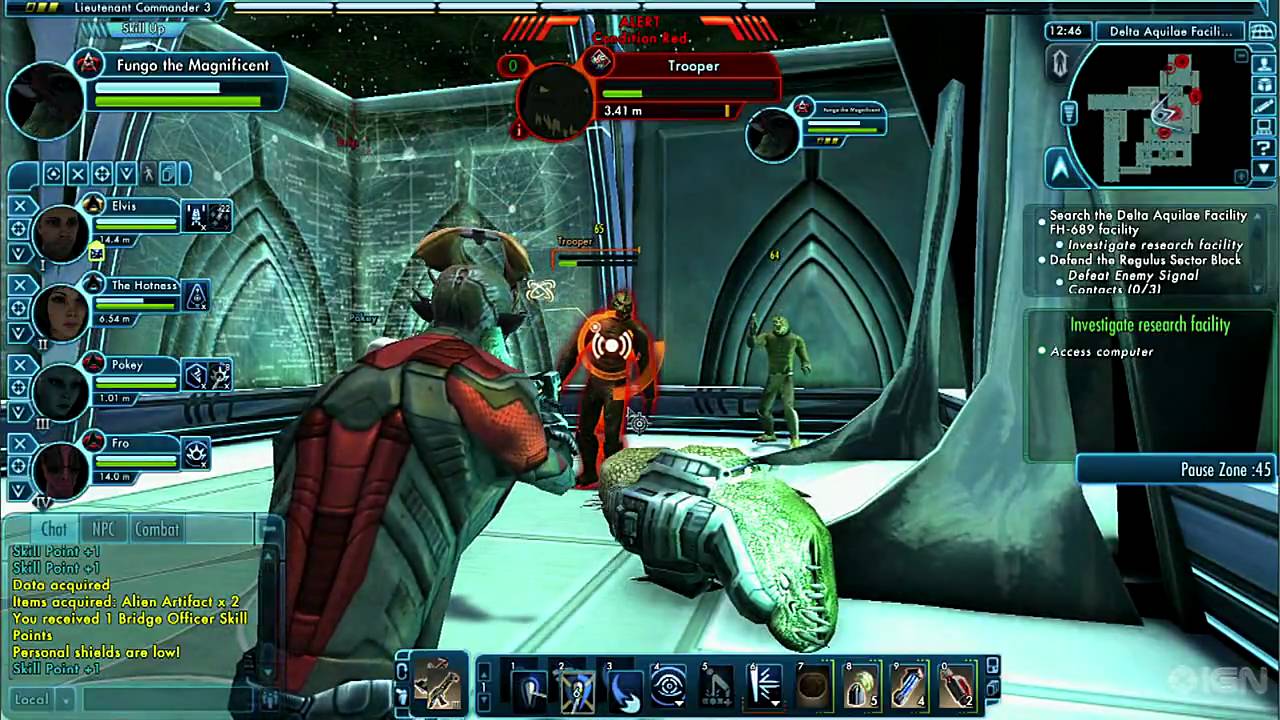Open the galaxy map globe icon
Image resolution: width=1280 pixels, height=720 pixels.
[1263, 29]
